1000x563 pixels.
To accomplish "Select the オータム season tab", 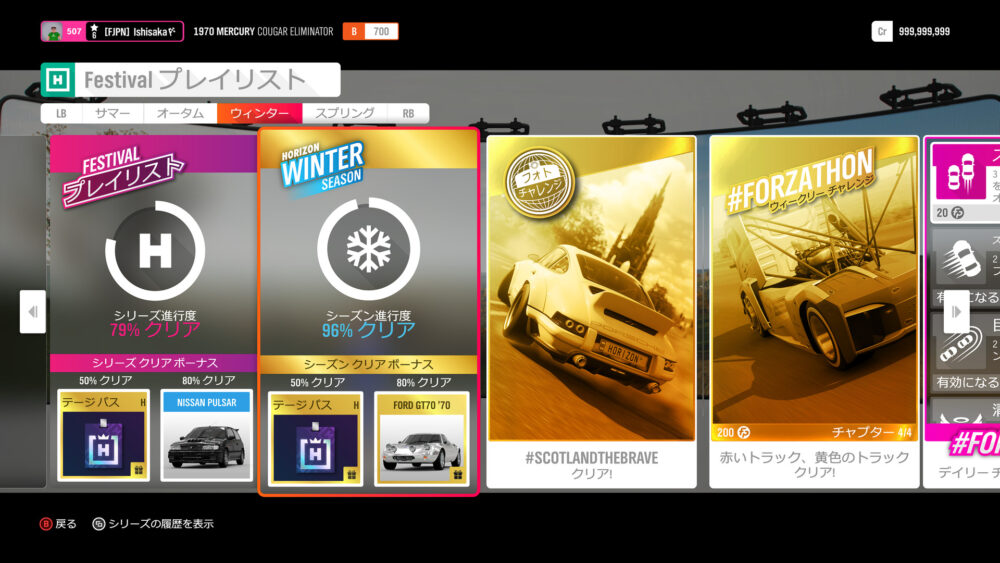I will pyautogui.click(x=180, y=114).
